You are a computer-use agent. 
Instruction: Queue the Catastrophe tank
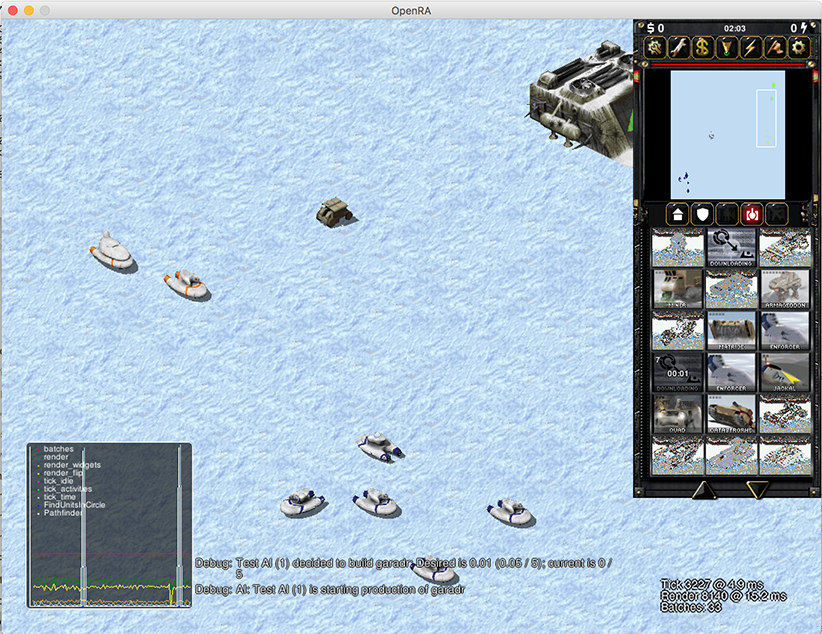coord(732,414)
